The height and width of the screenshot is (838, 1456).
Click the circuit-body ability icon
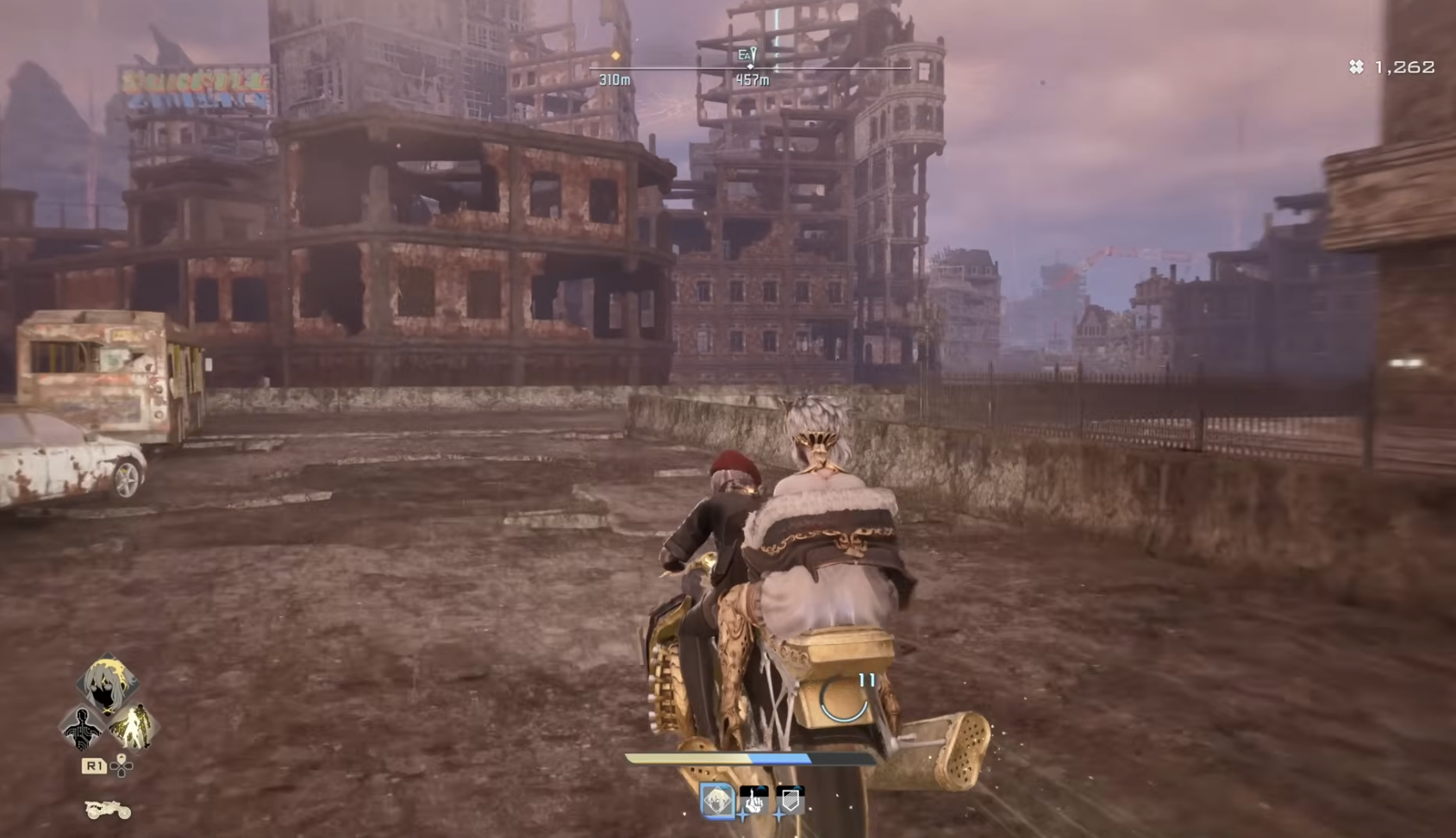[82, 728]
